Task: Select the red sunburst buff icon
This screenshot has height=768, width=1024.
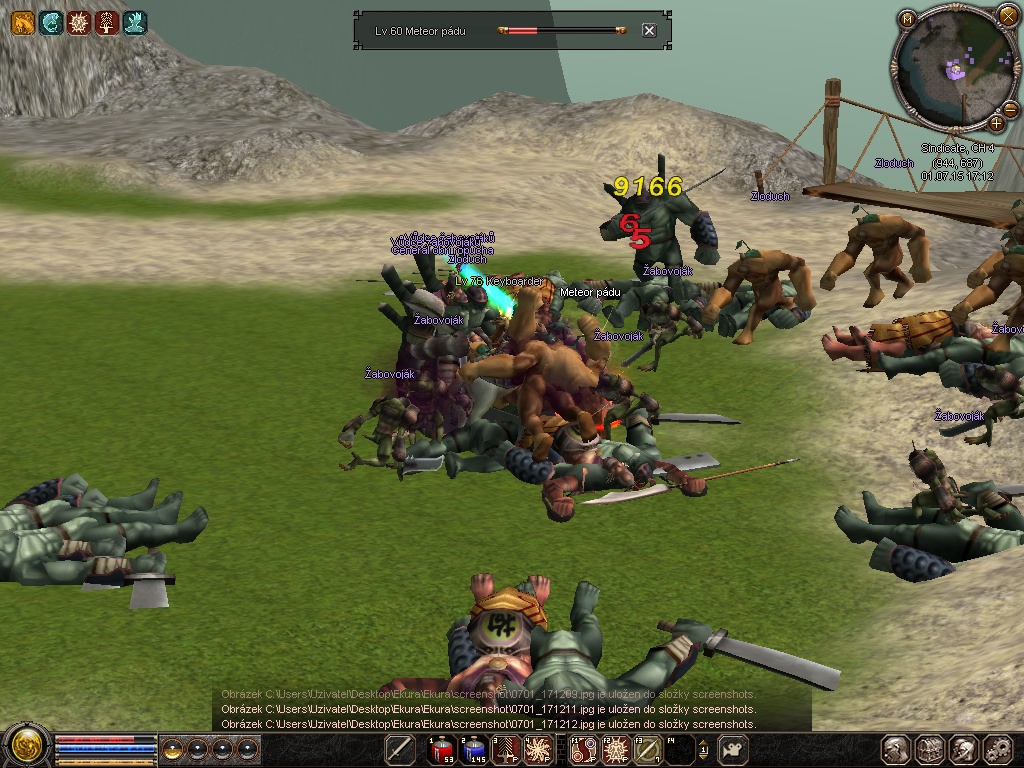Action: 78,22
